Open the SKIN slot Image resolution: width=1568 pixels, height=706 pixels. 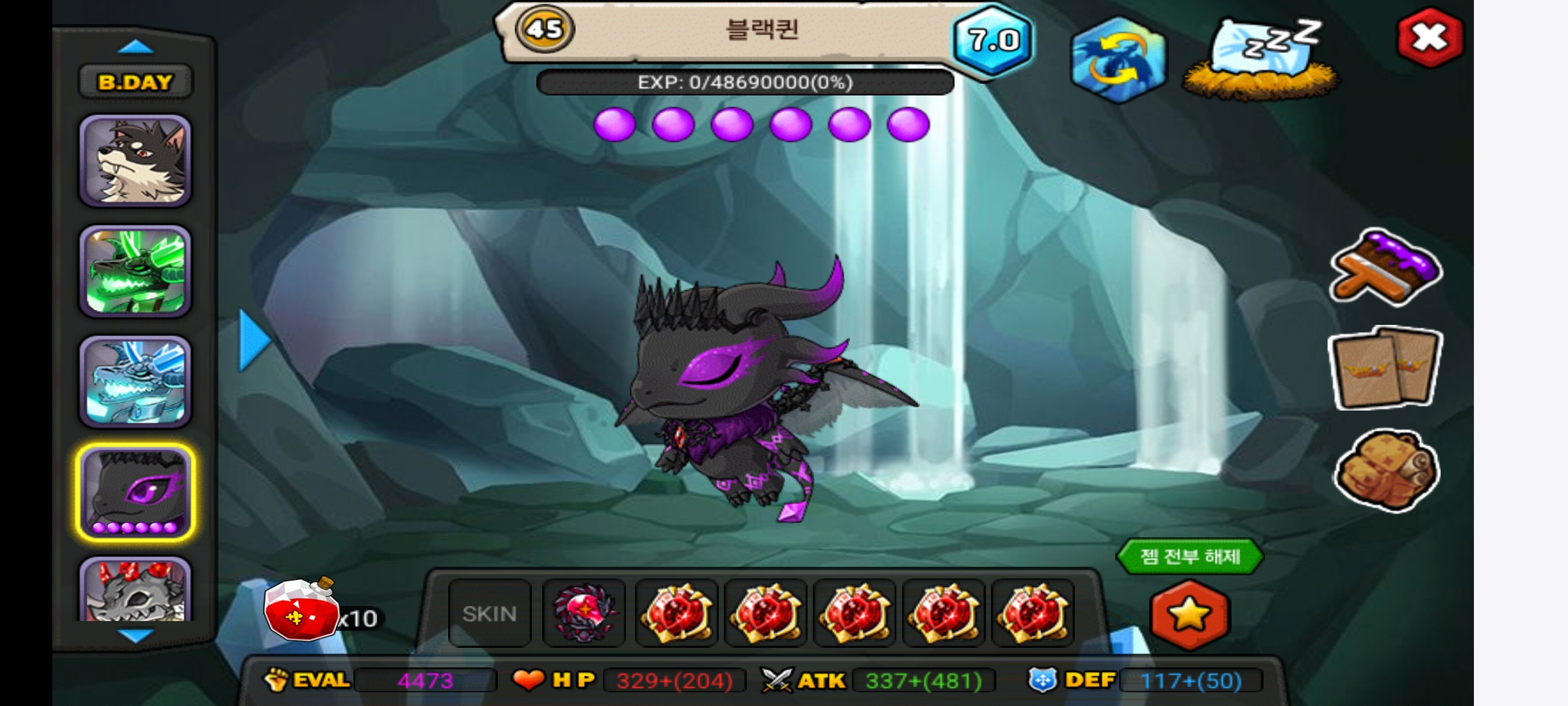coord(489,613)
